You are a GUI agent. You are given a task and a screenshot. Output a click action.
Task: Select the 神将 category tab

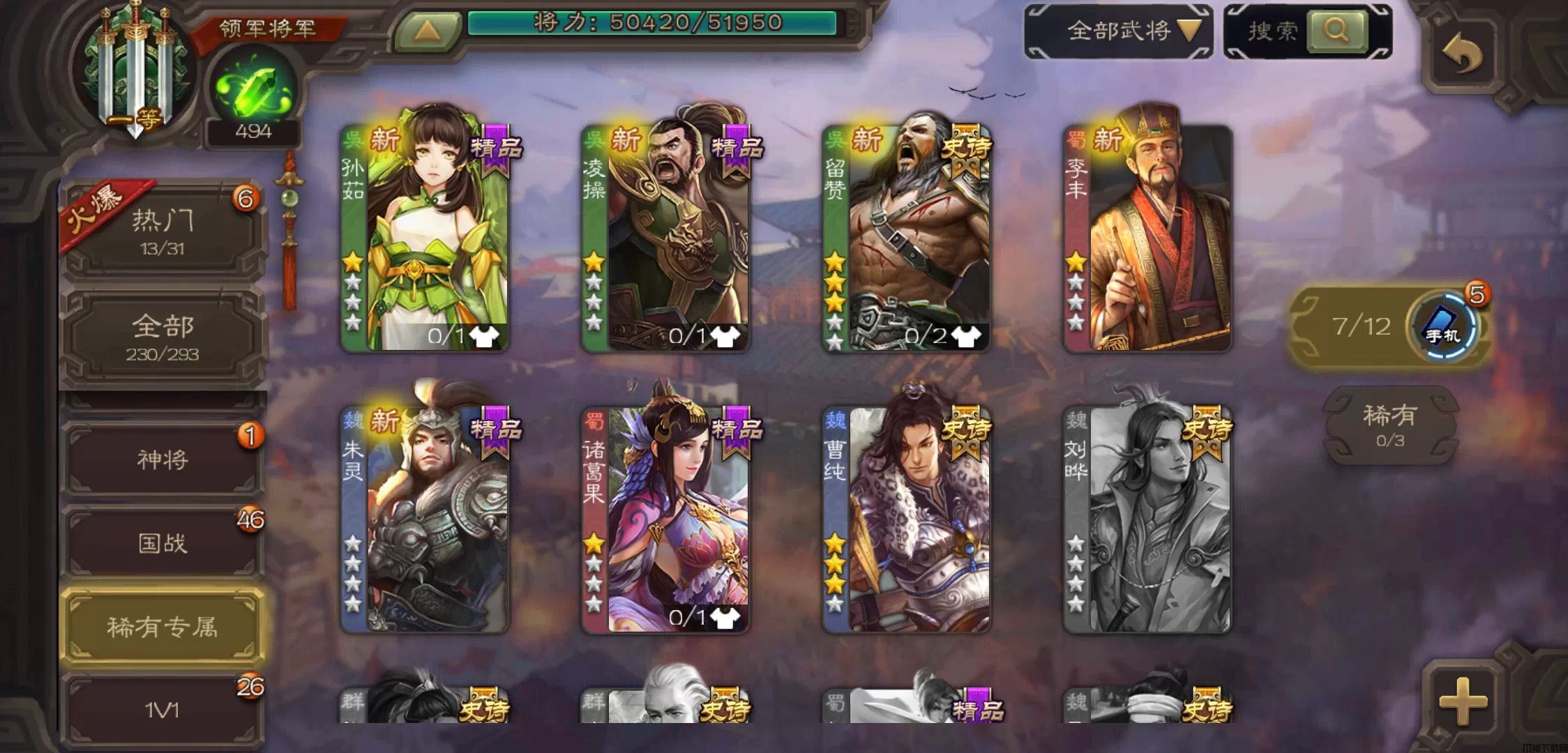pyautogui.click(x=163, y=459)
